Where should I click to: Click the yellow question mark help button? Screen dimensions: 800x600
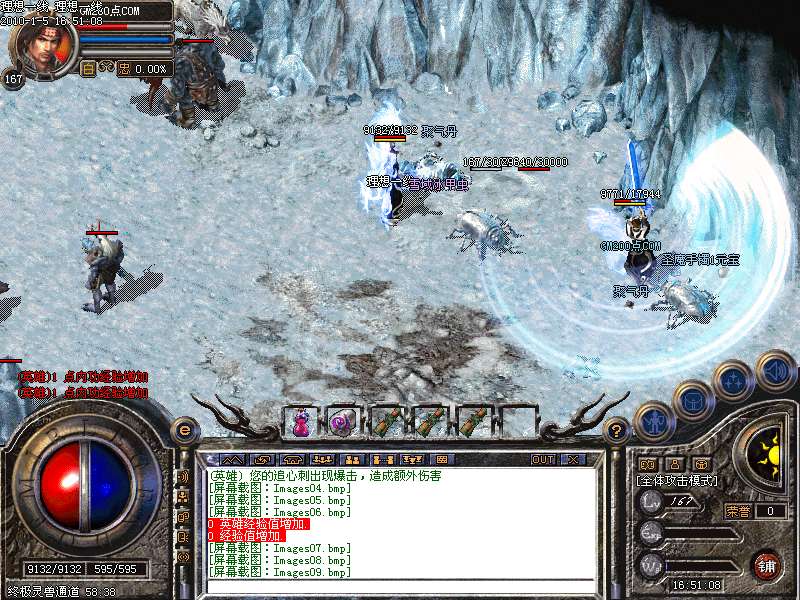point(617,431)
